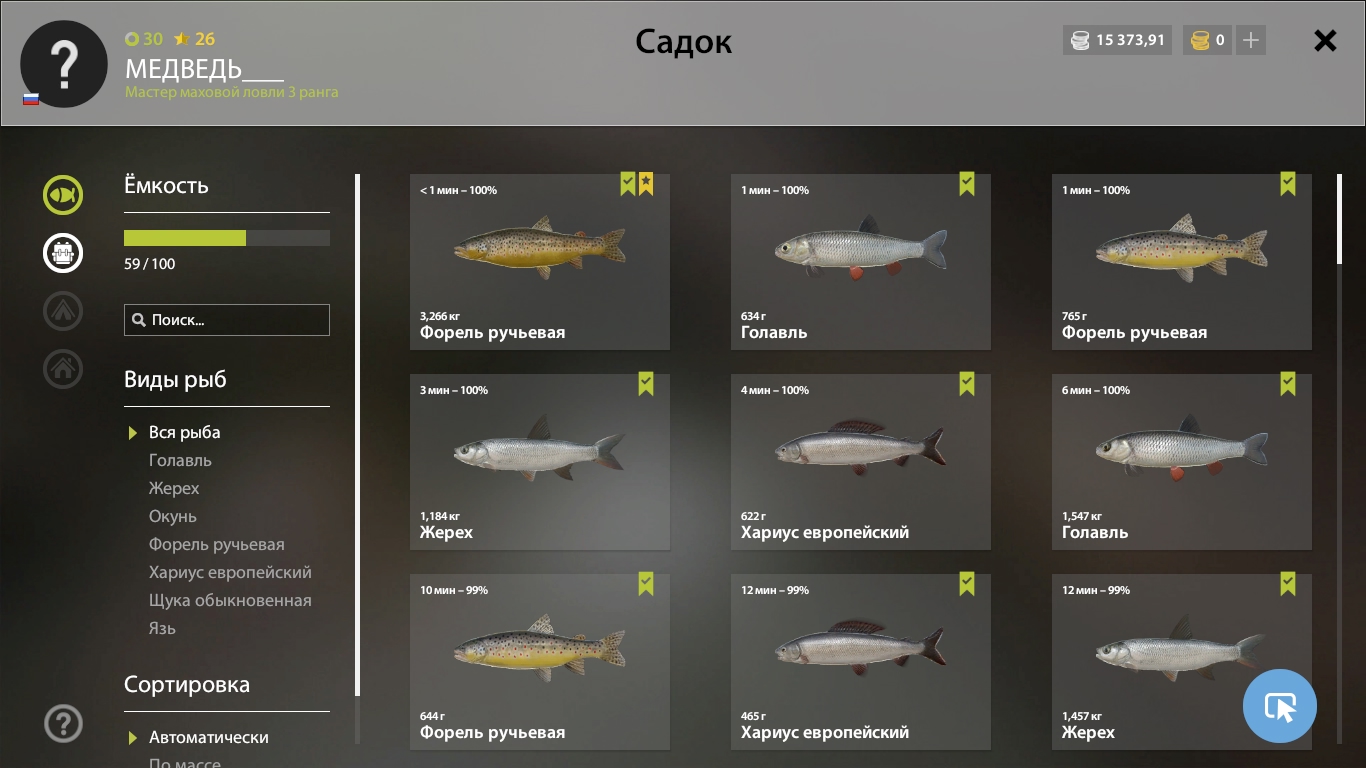Filter fish list by Жерех

click(x=174, y=488)
